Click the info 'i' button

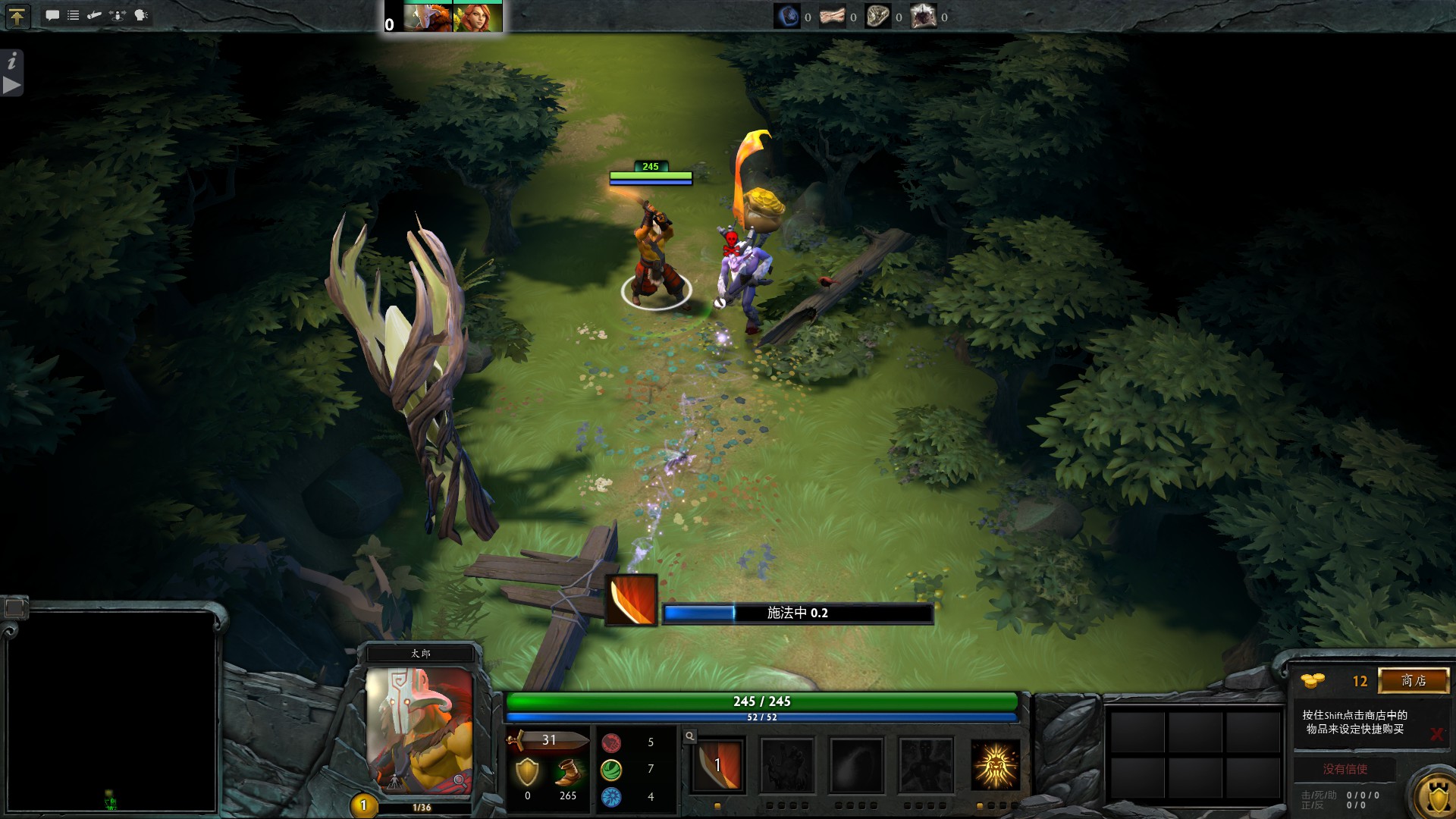(12, 61)
